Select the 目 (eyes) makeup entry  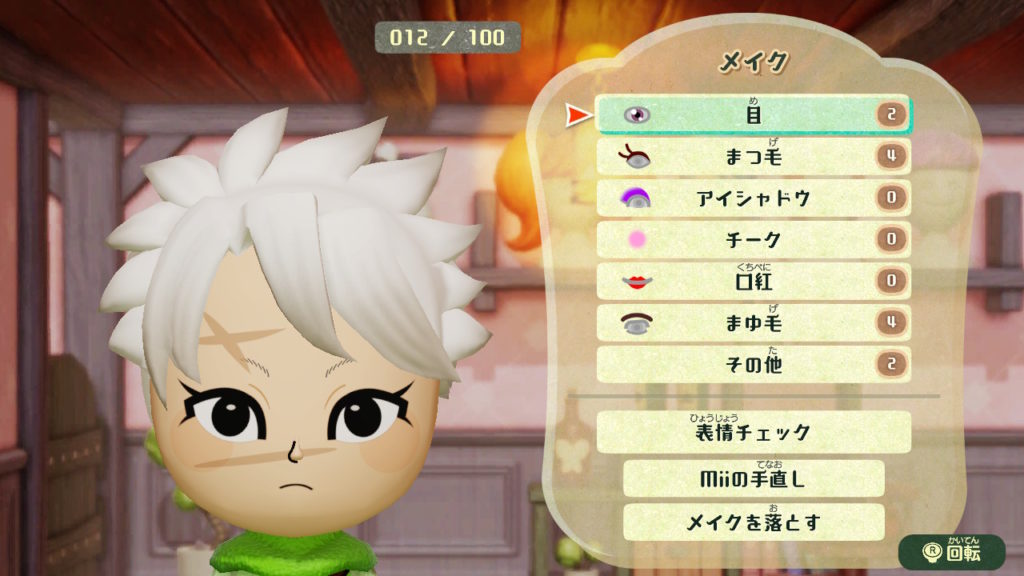click(x=753, y=115)
